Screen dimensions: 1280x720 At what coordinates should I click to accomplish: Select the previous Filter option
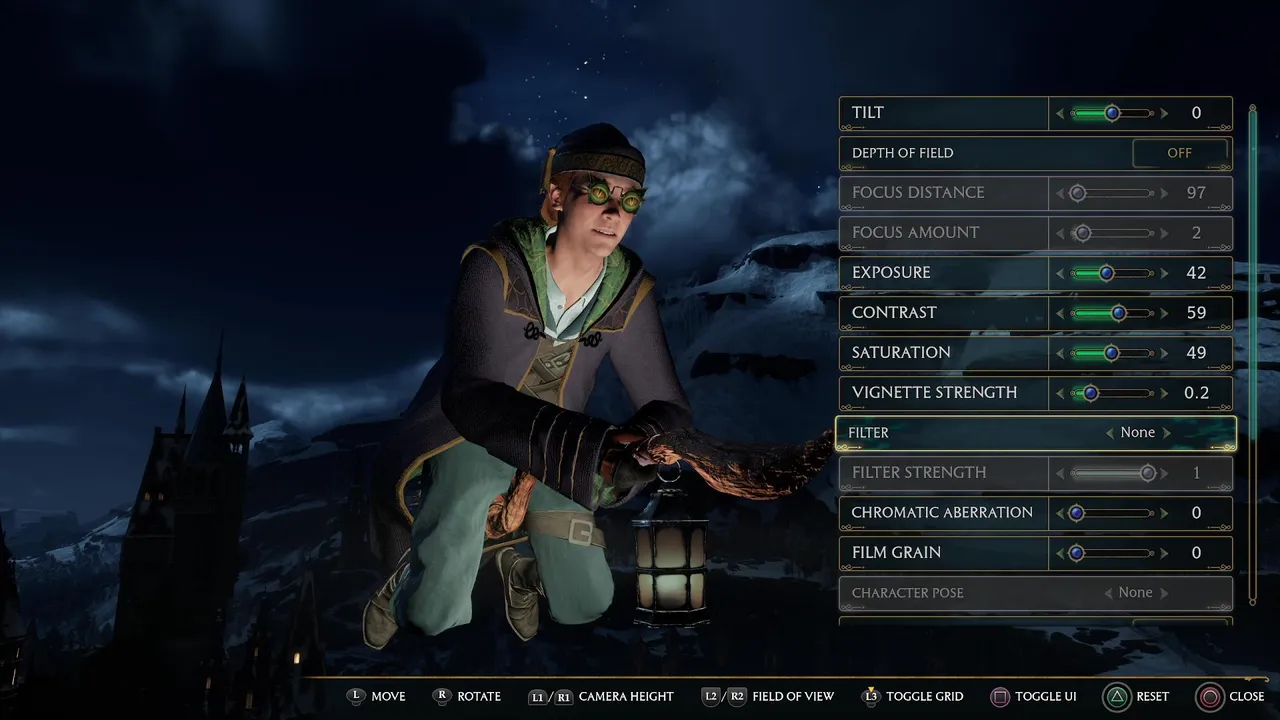(1109, 433)
